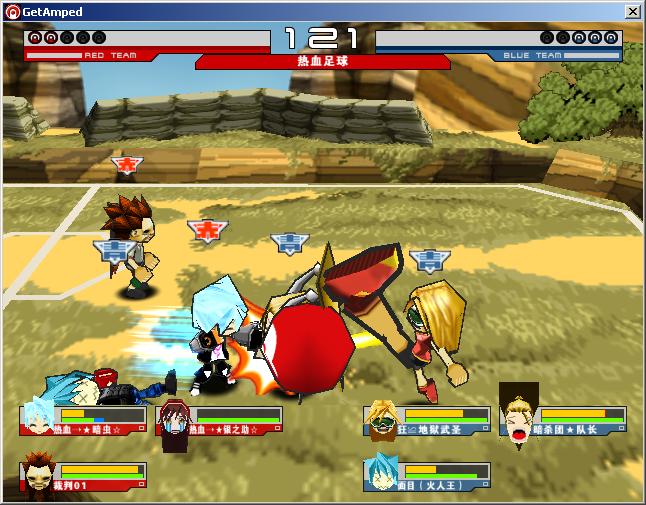Close the GetAmped window

tap(632, 11)
